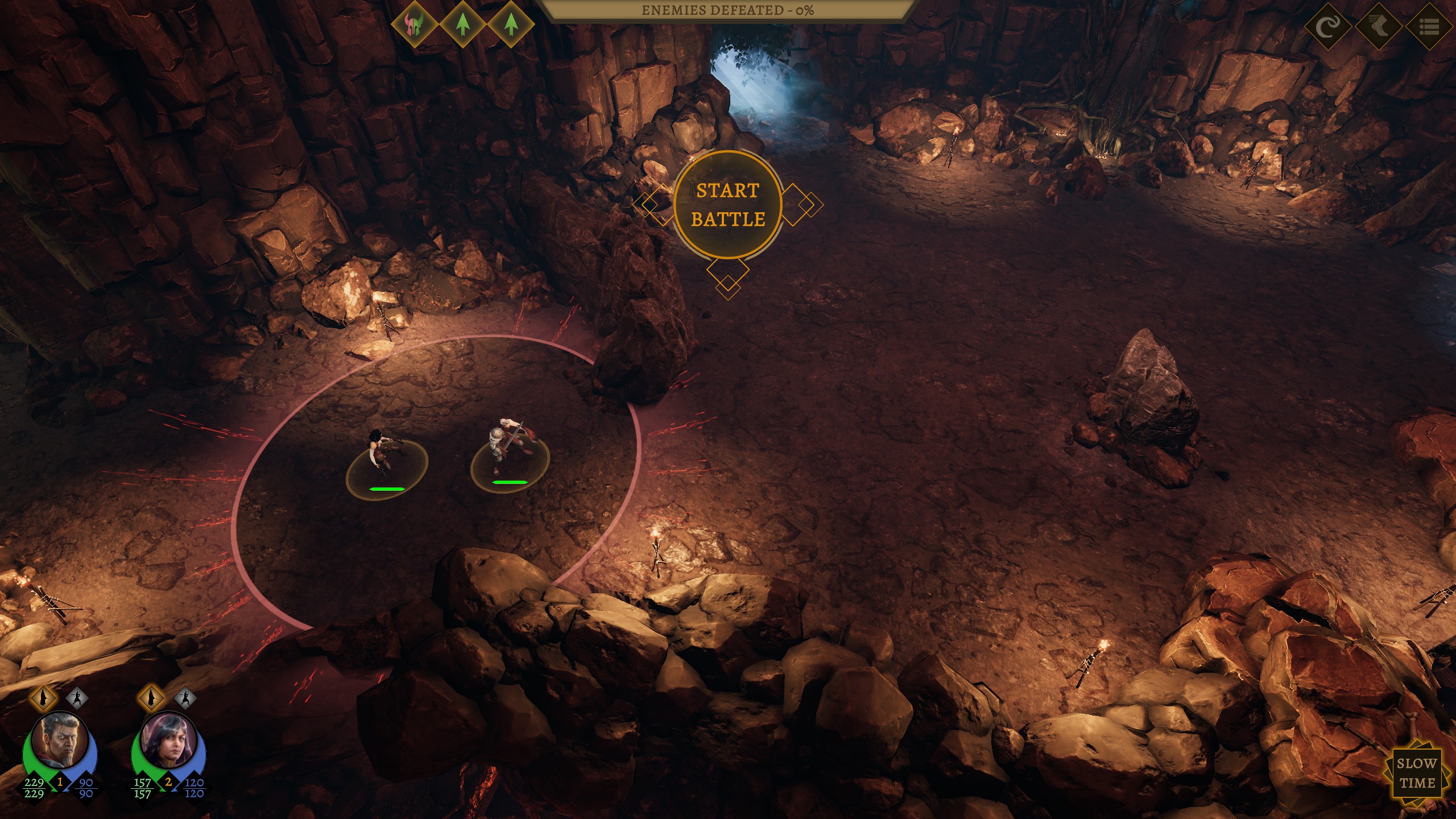
Task: Select the gray-haired bearded hero portrait
Action: coord(60,741)
